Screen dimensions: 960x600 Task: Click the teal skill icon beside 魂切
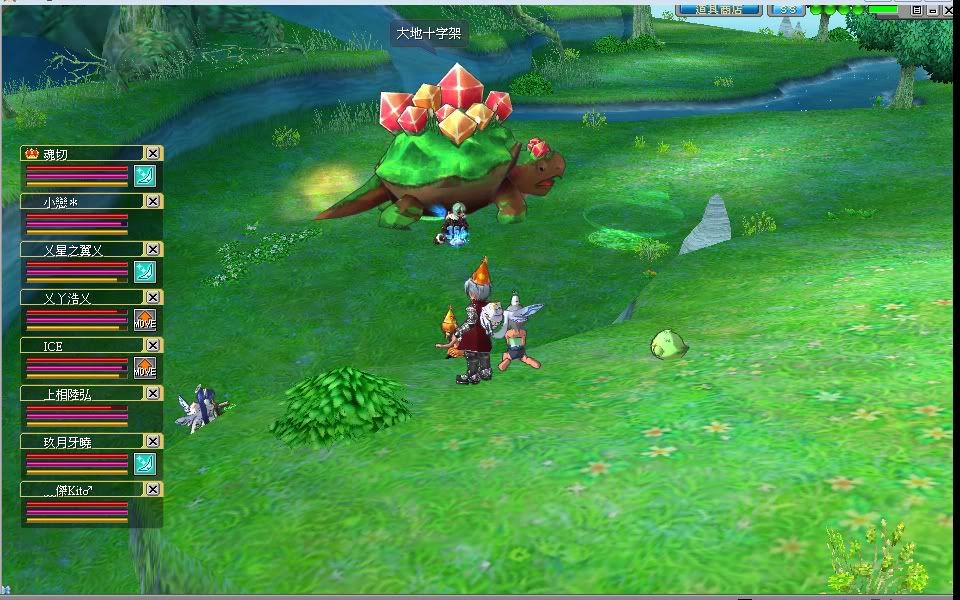tap(145, 176)
